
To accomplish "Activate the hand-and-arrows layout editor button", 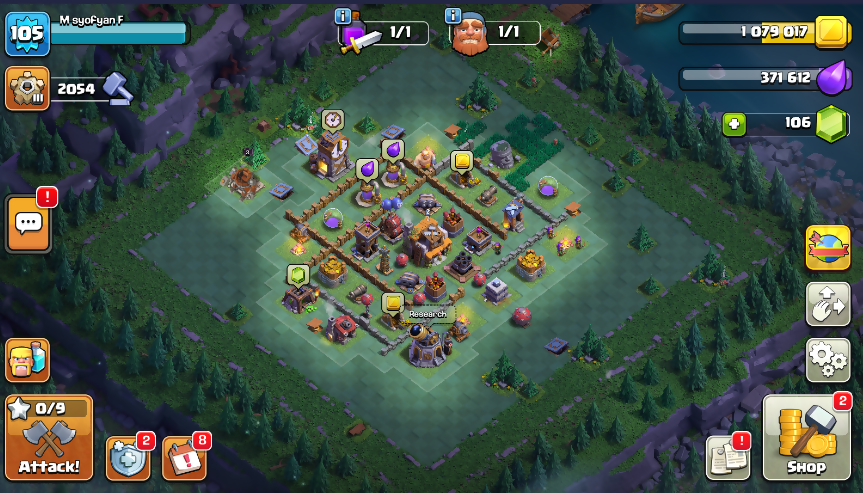I will coord(827,304).
